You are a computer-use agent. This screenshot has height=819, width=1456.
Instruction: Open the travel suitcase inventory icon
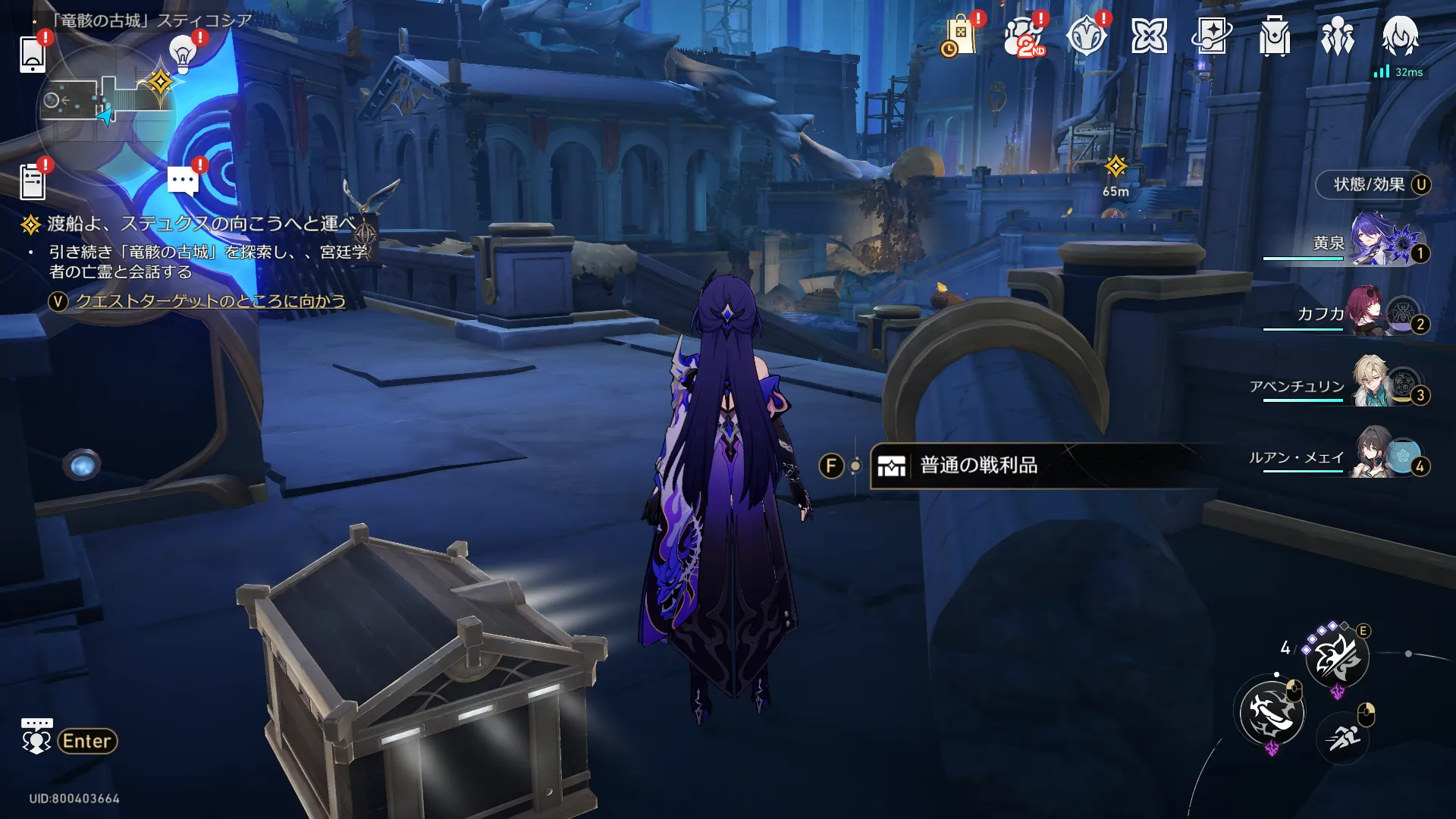tap(1275, 36)
